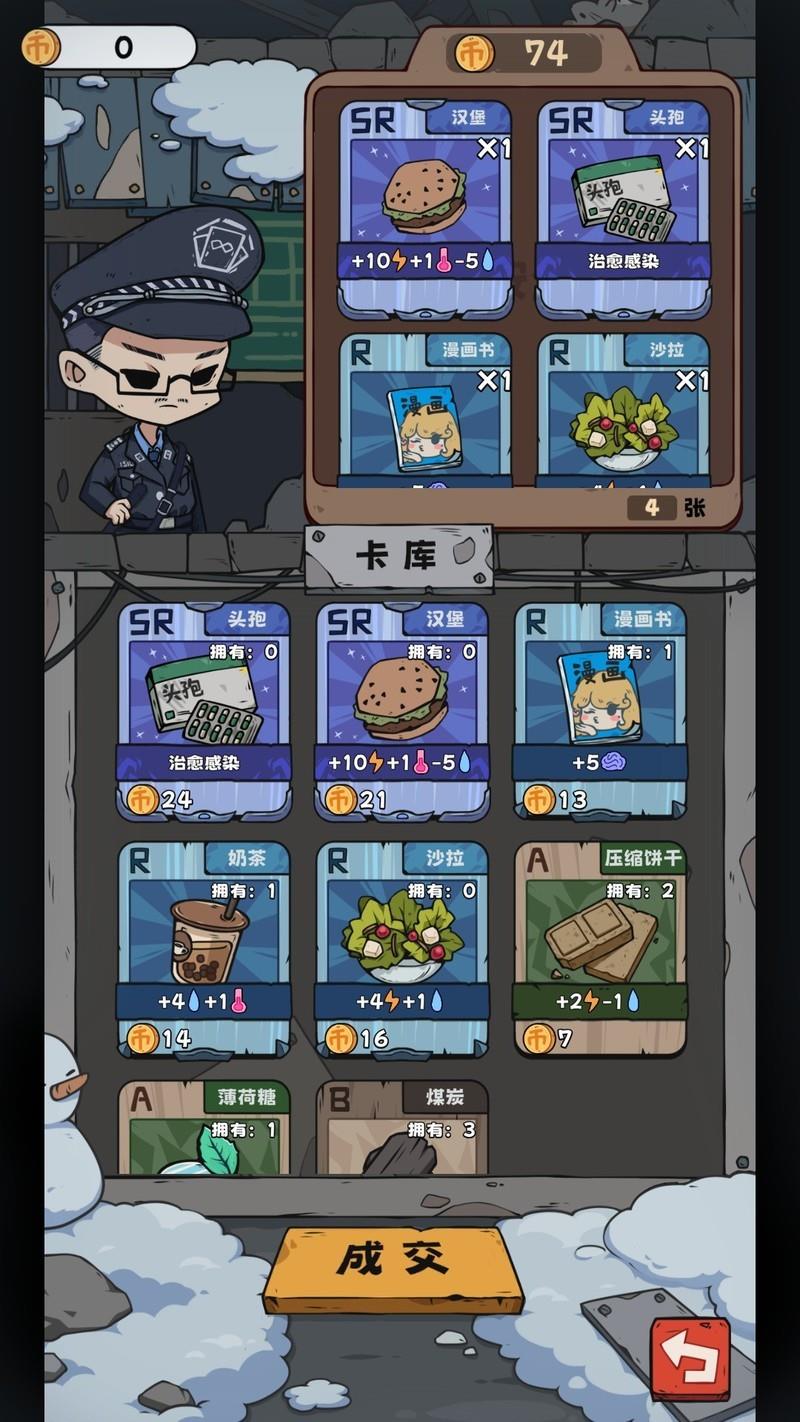Confirm the trade with the 成交 button
This screenshot has width=800, height=1422.
click(x=393, y=1267)
